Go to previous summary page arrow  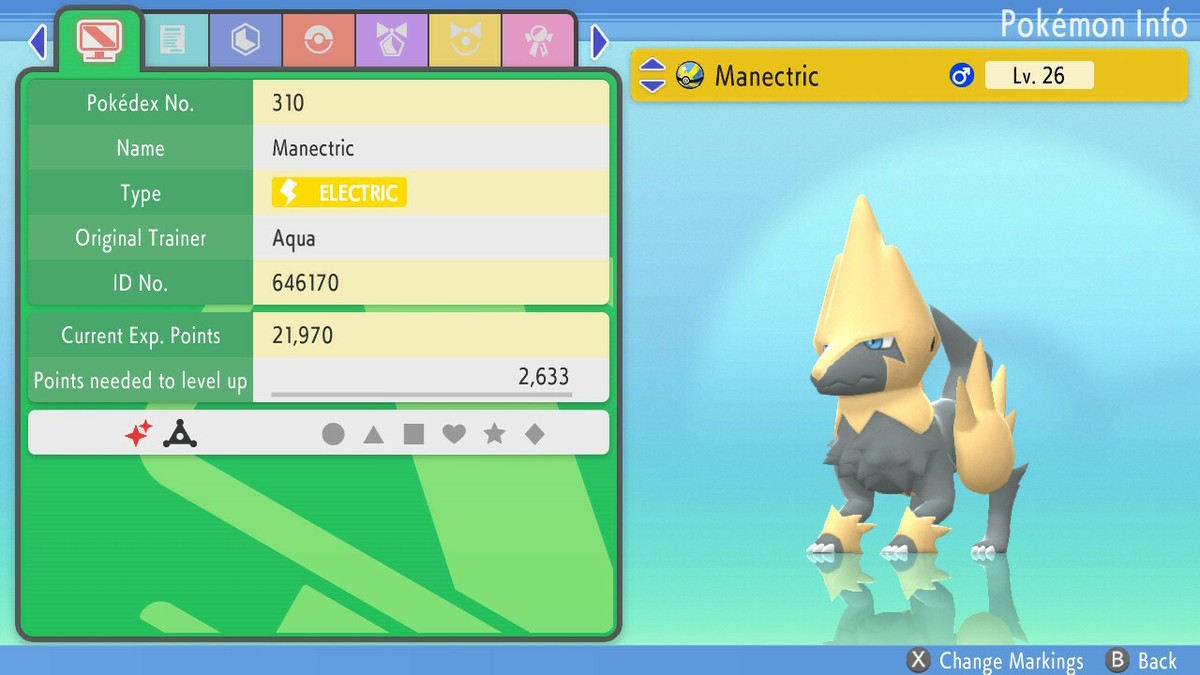(38, 42)
